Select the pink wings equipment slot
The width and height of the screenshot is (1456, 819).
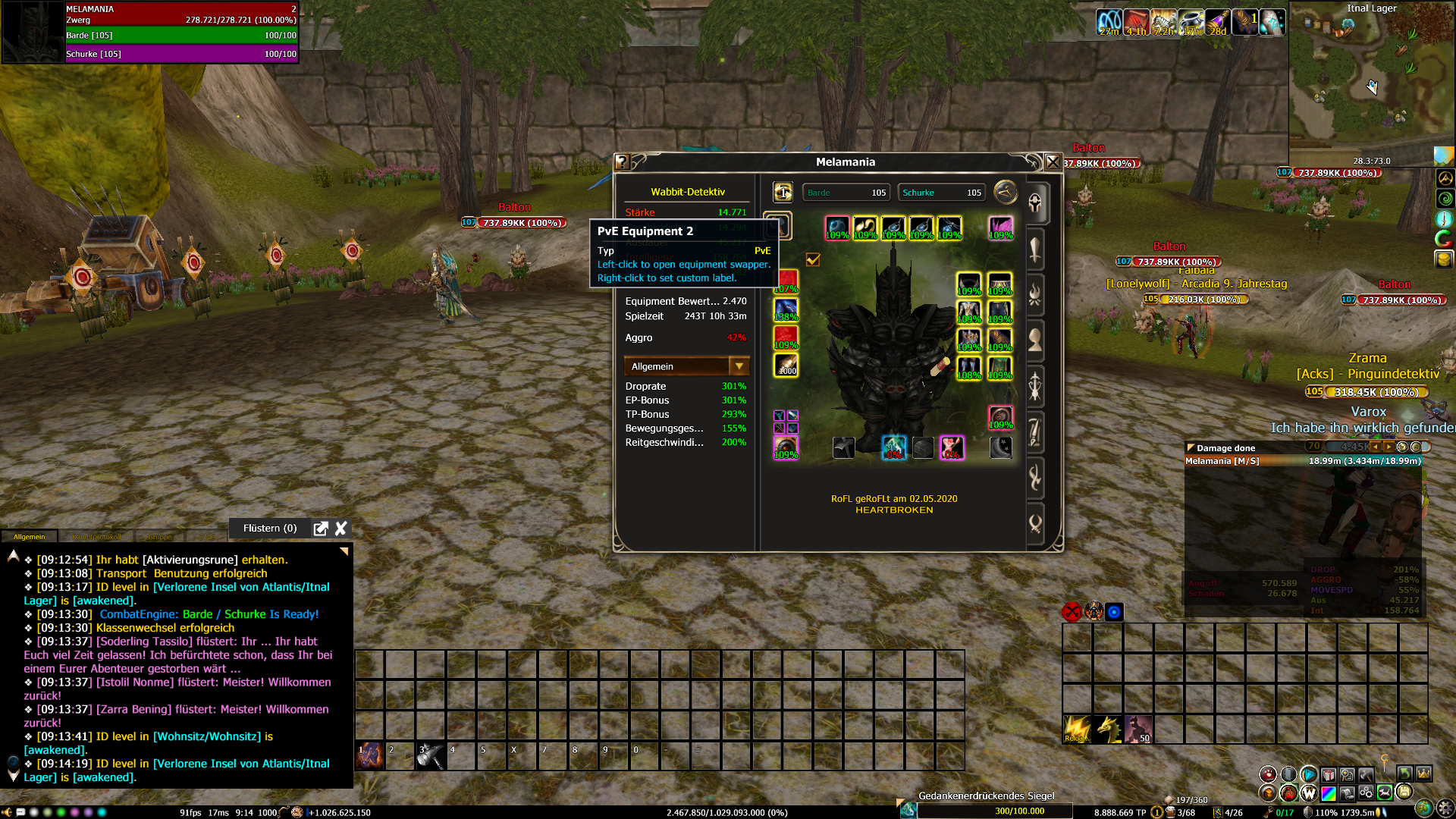tap(1000, 227)
